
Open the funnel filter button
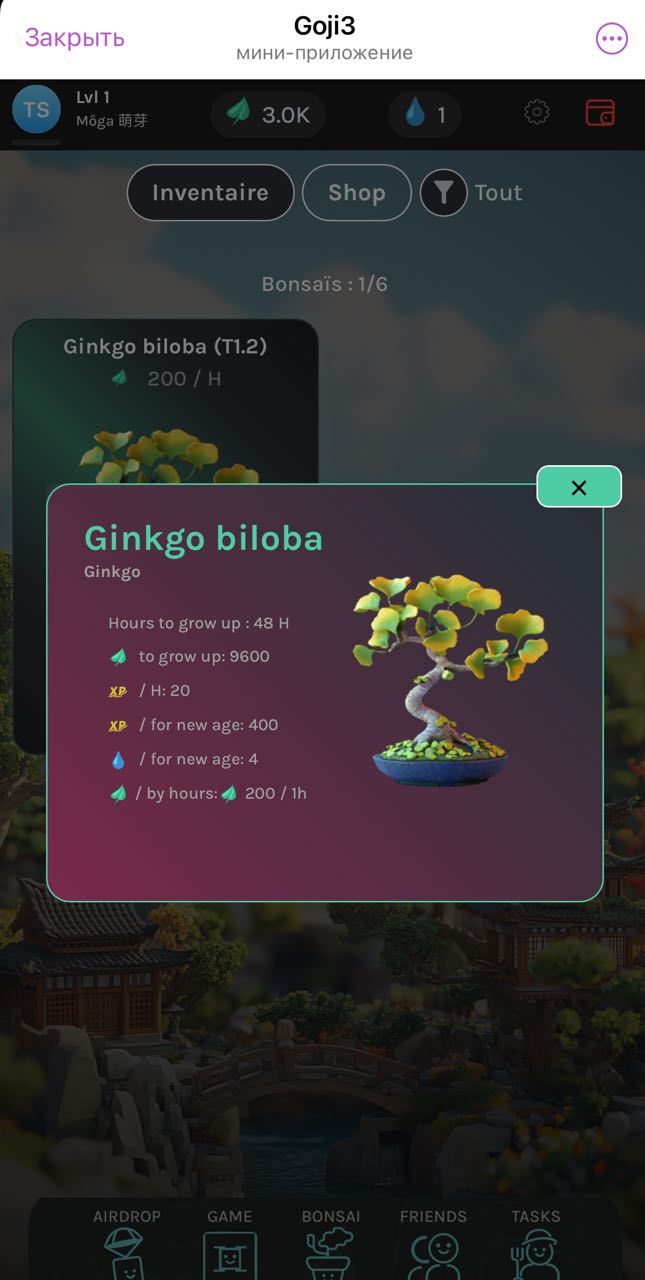pos(443,192)
